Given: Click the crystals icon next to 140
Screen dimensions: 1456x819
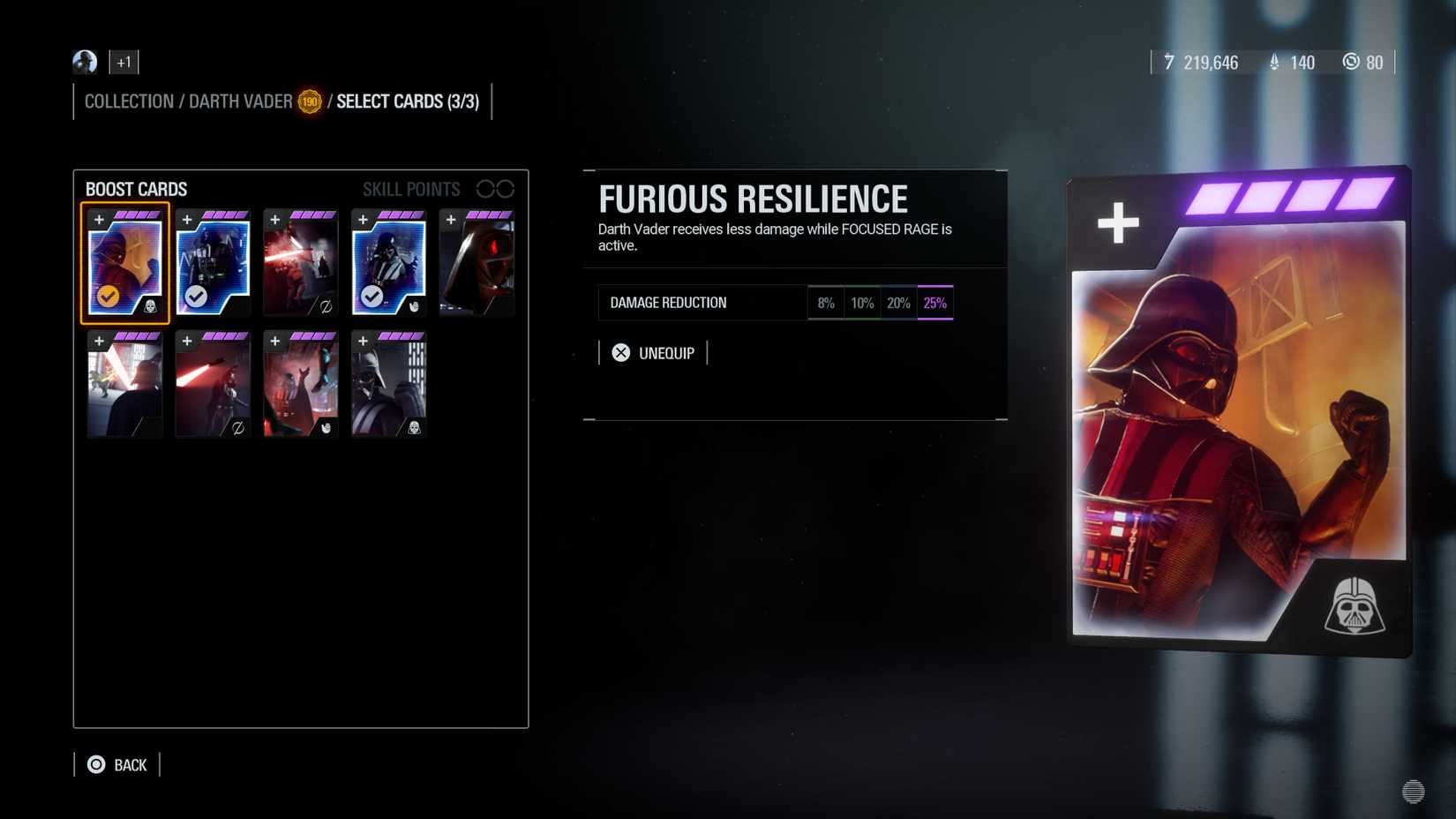Looking at the screenshot, I should (1273, 62).
